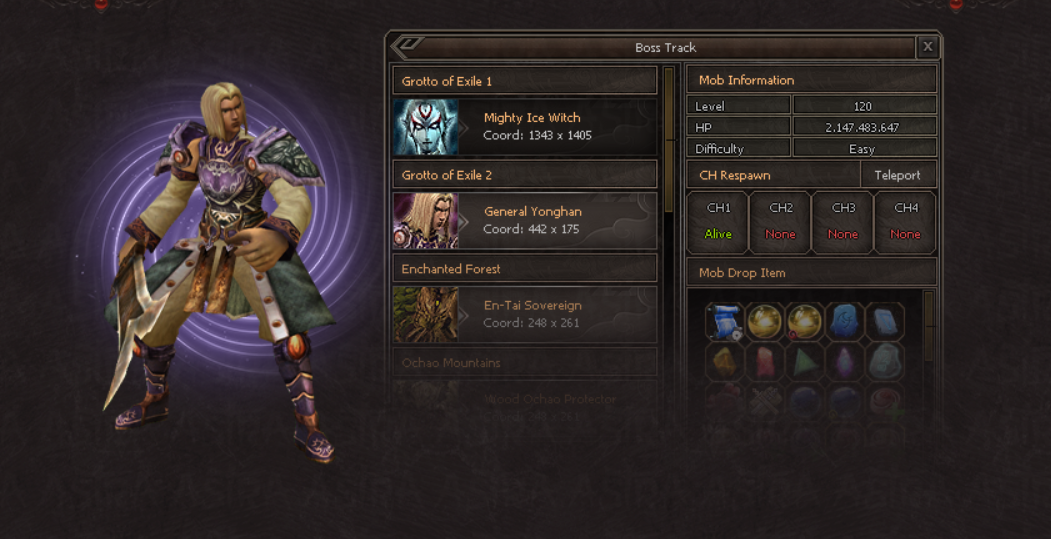Close the Boss Track window

coord(928,47)
